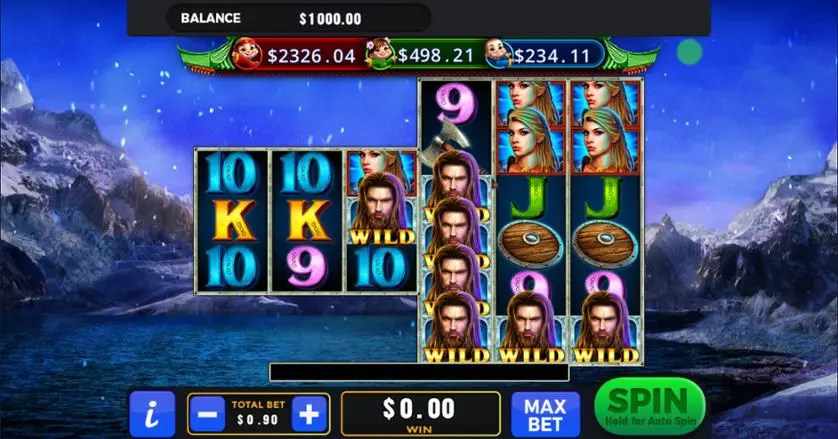Viewport: 838px width, 439px height.
Task: Increase total bet with plus button
Action: pos(310,413)
